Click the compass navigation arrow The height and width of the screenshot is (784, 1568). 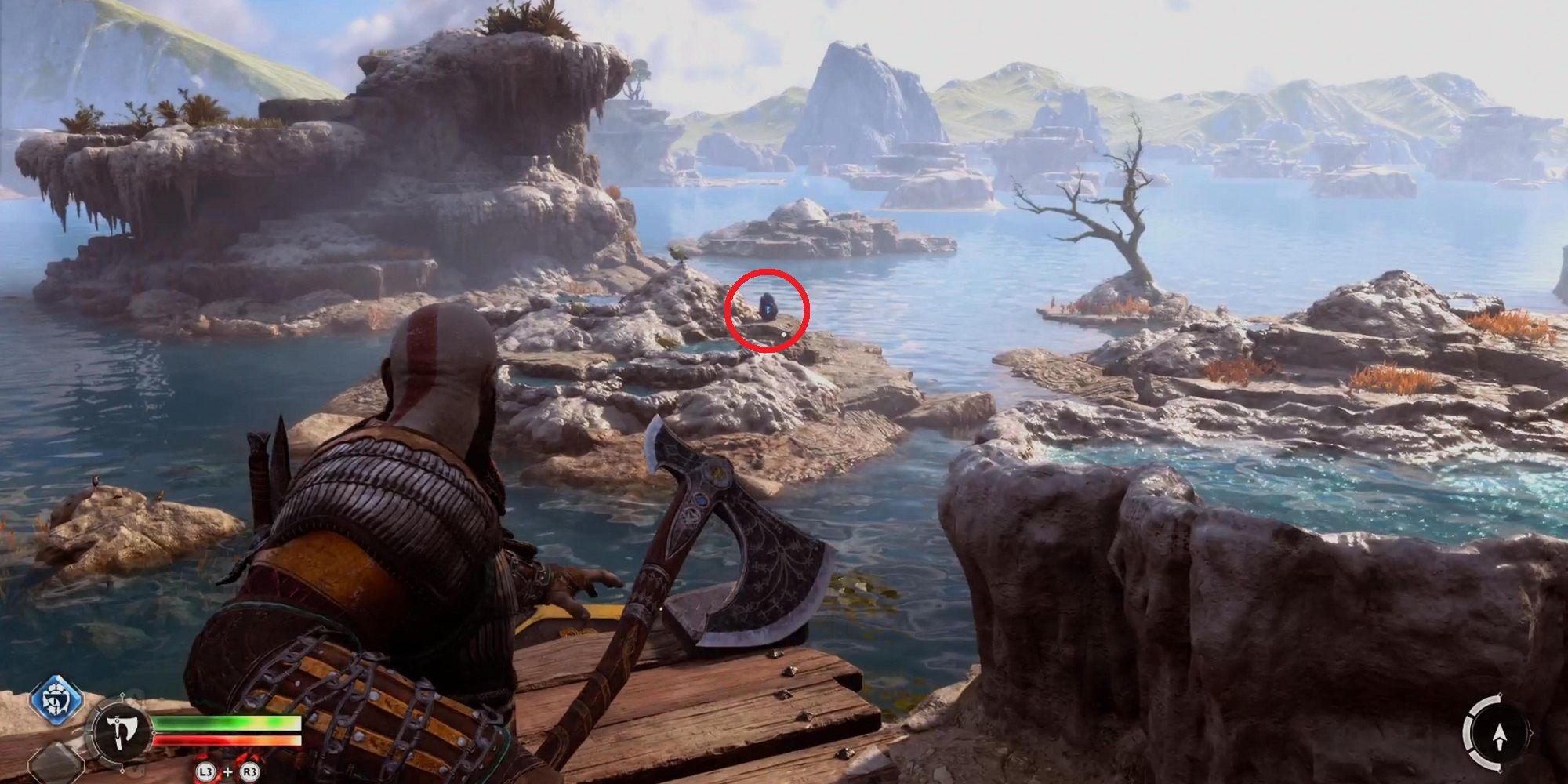[1500, 737]
